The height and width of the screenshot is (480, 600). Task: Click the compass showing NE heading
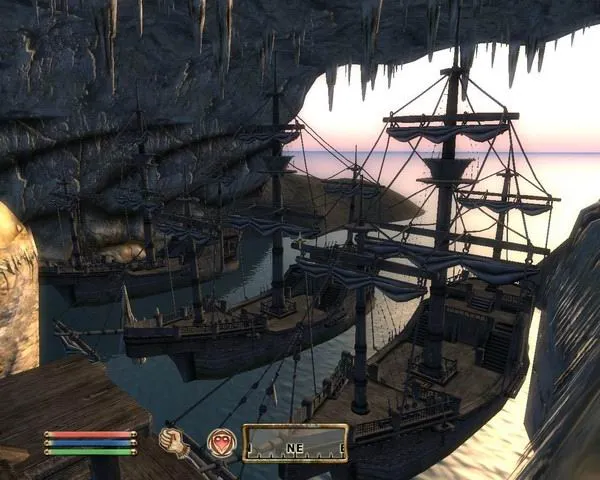click(x=295, y=443)
